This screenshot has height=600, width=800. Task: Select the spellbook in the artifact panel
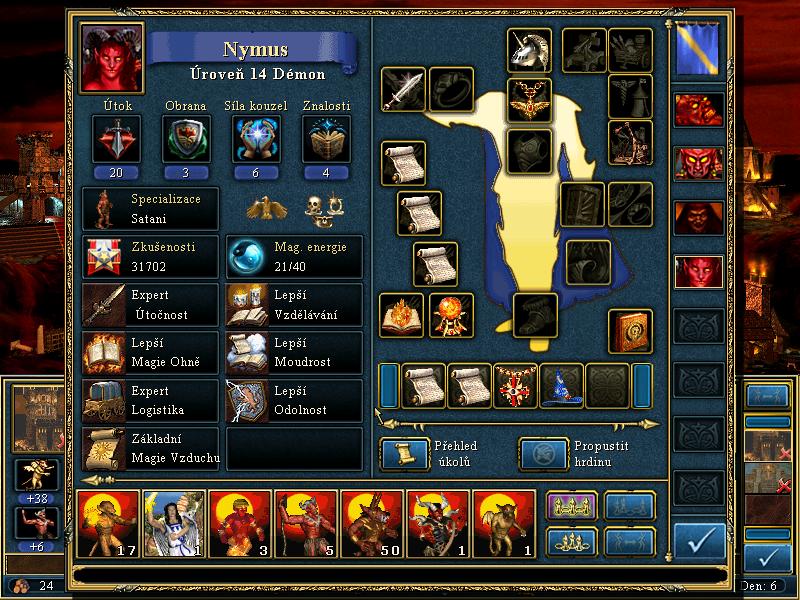click(631, 331)
